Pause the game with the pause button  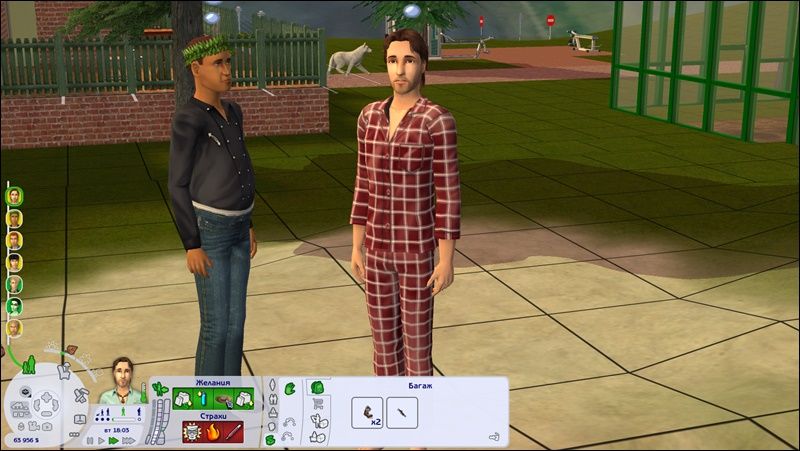coord(90,440)
